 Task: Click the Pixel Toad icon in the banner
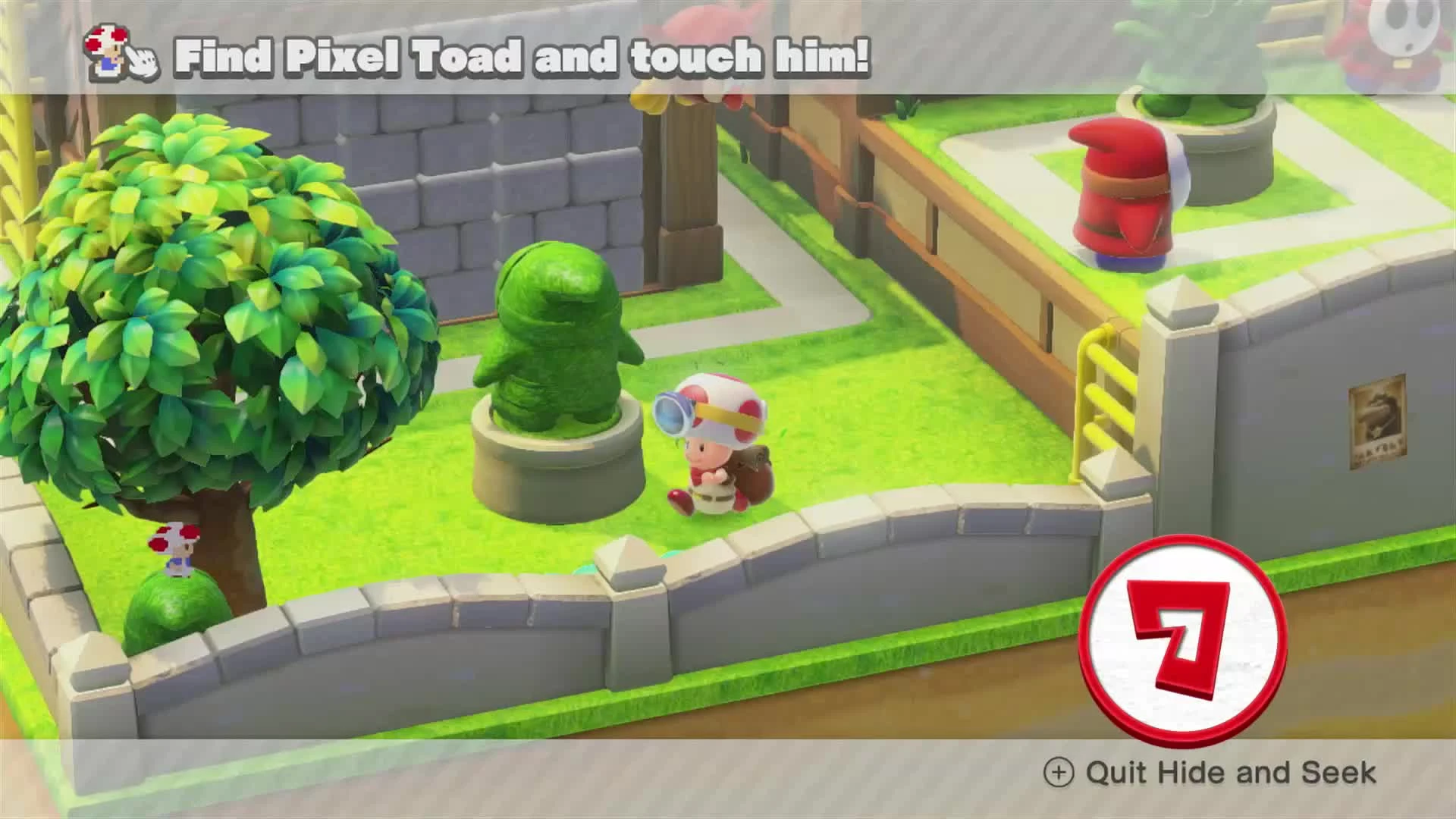pos(106,49)
